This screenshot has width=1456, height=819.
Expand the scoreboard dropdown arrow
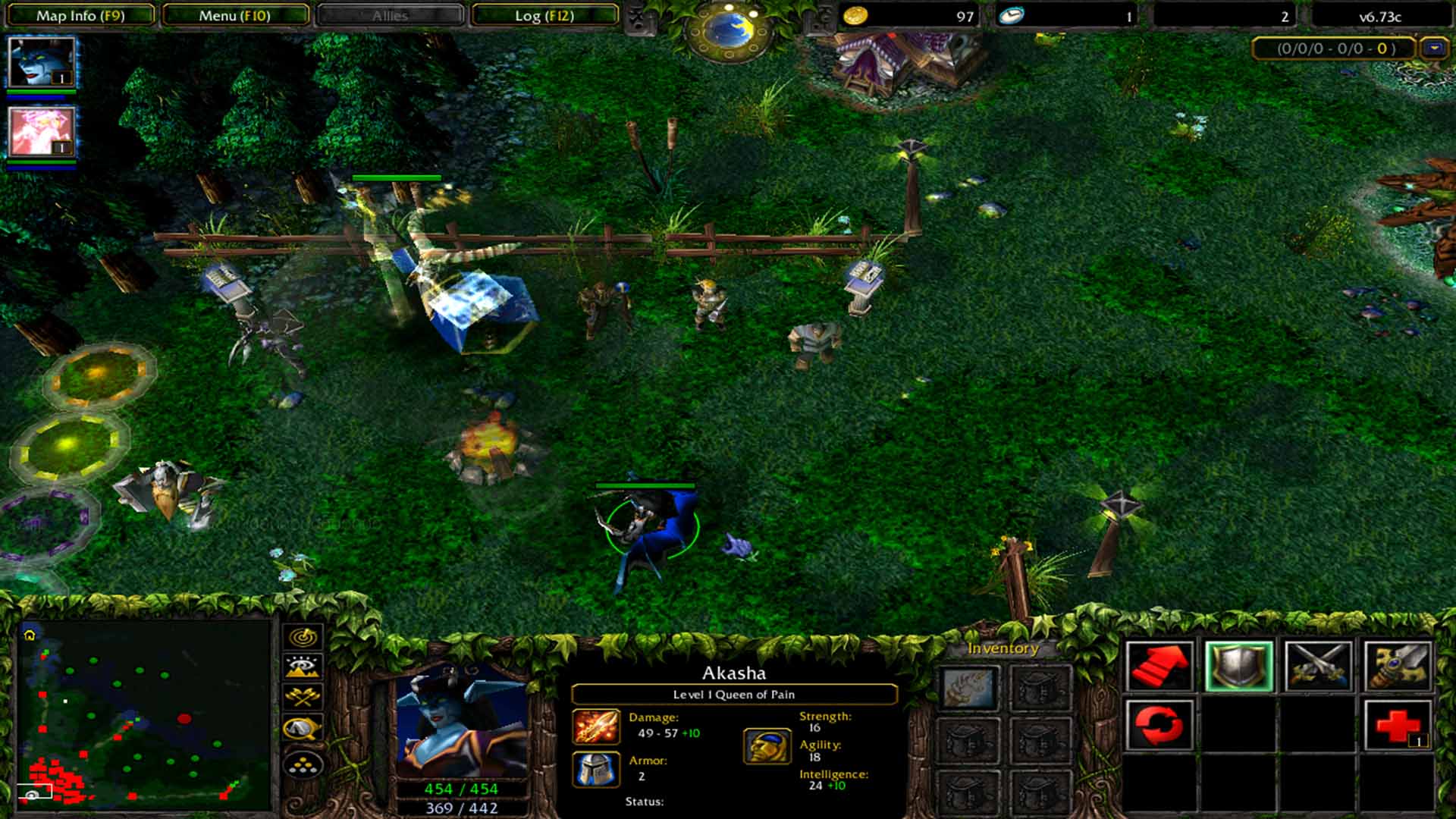pos(1434,49)
